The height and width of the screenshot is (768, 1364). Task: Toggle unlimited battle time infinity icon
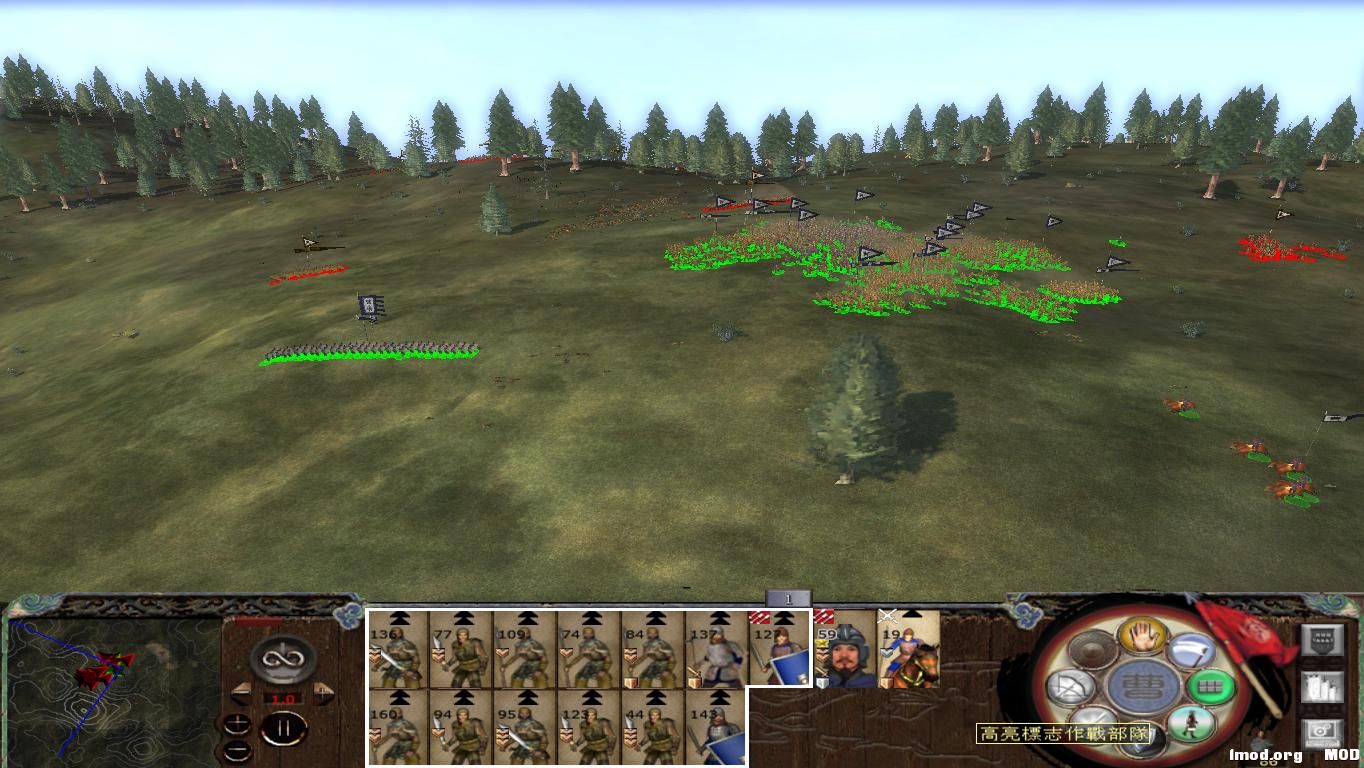[x=281, y=658]
